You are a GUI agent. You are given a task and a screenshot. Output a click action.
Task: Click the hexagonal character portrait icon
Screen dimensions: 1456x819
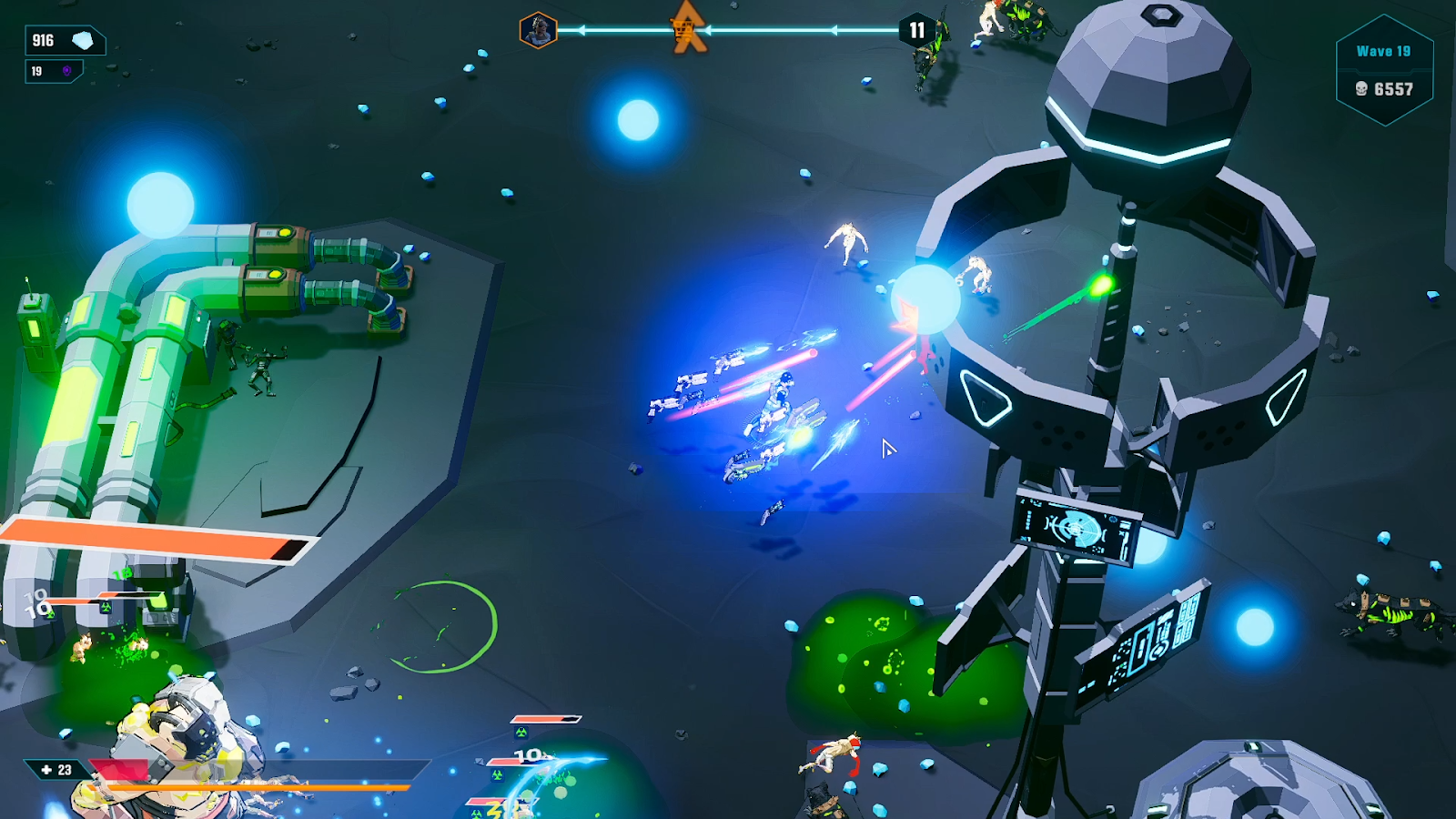pyautogui.click(x=538, y=31)
